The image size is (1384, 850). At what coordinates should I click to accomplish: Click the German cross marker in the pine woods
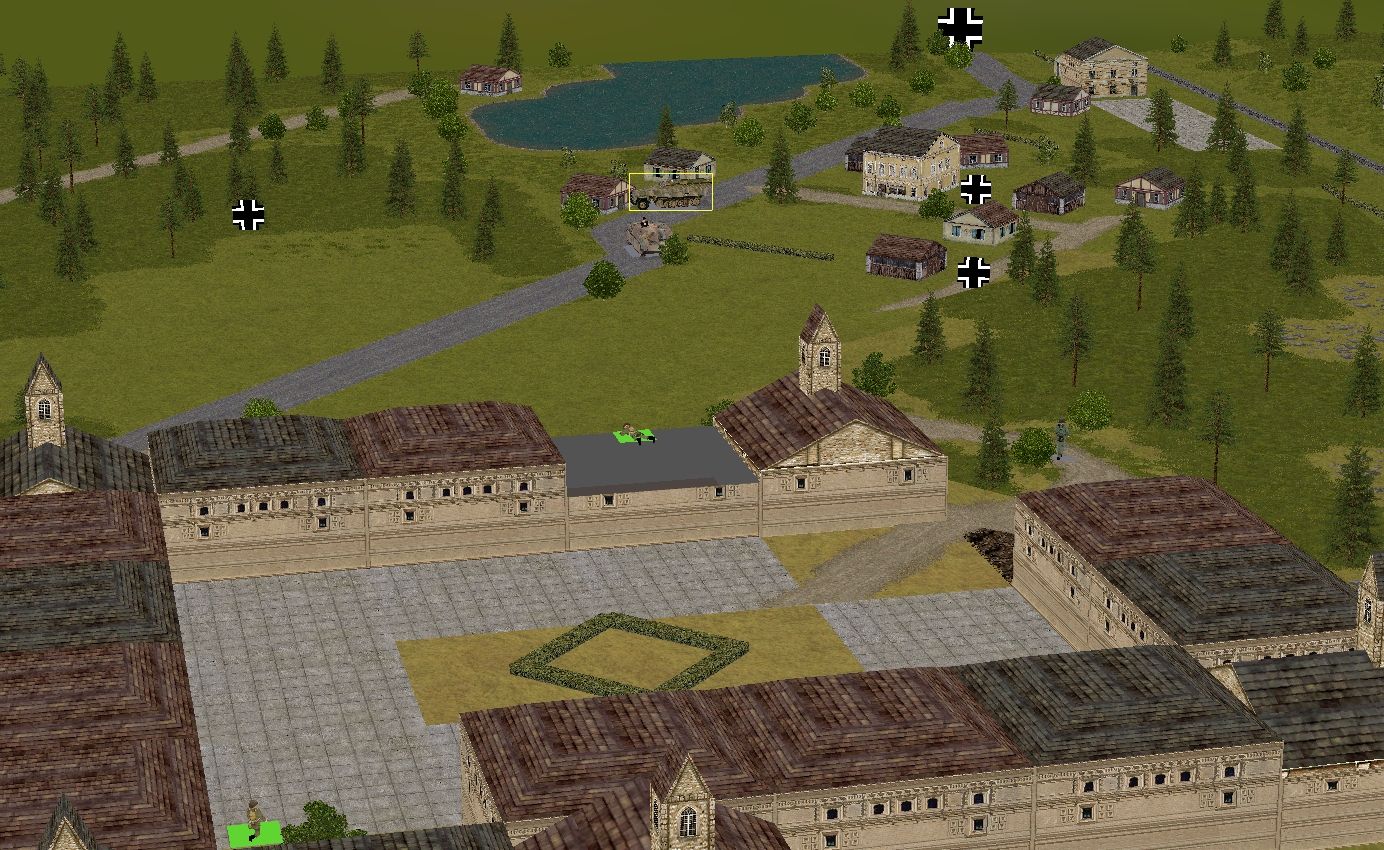pos(248,214)
